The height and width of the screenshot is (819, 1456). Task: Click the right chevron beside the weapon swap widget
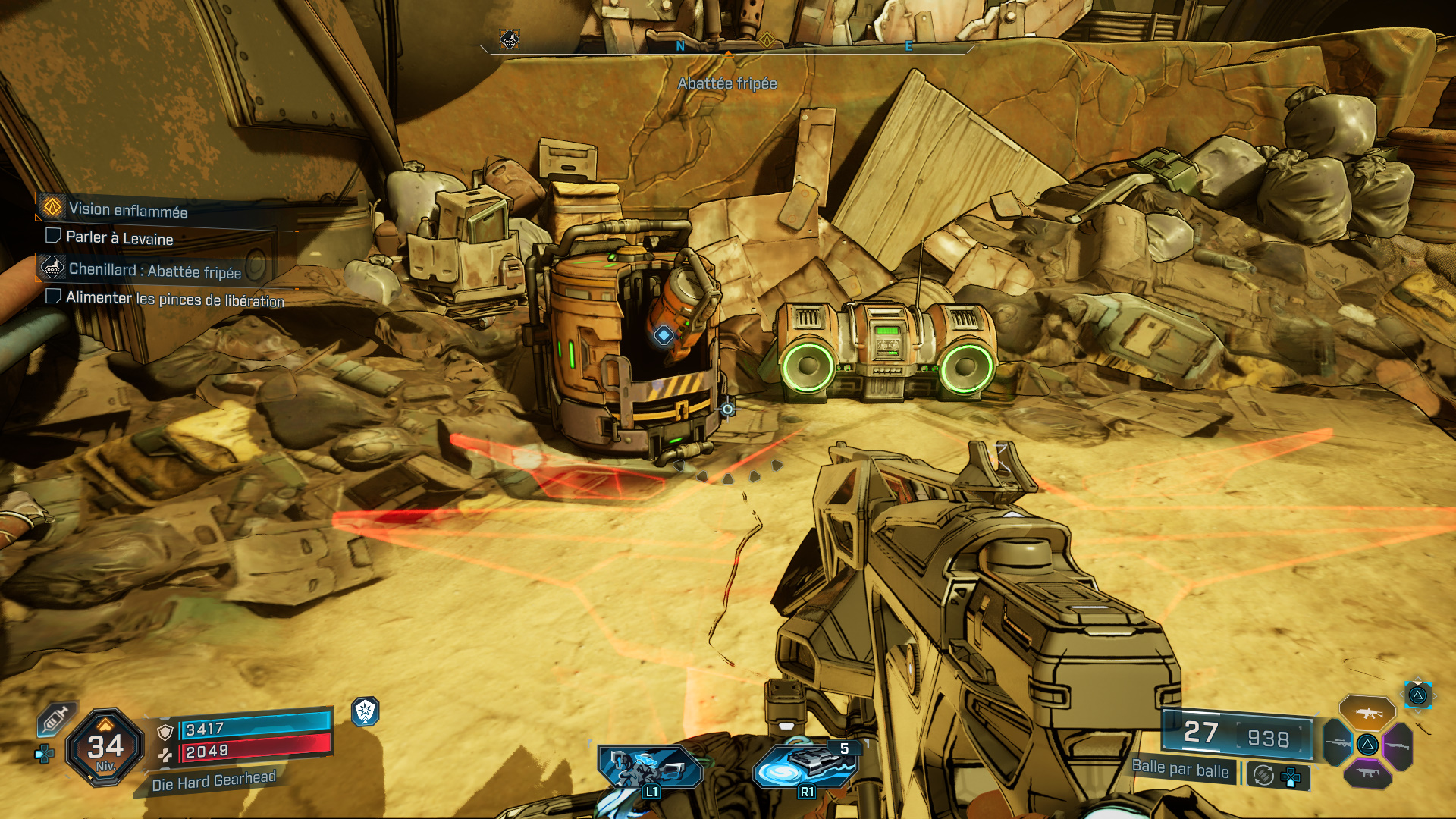1434,695
